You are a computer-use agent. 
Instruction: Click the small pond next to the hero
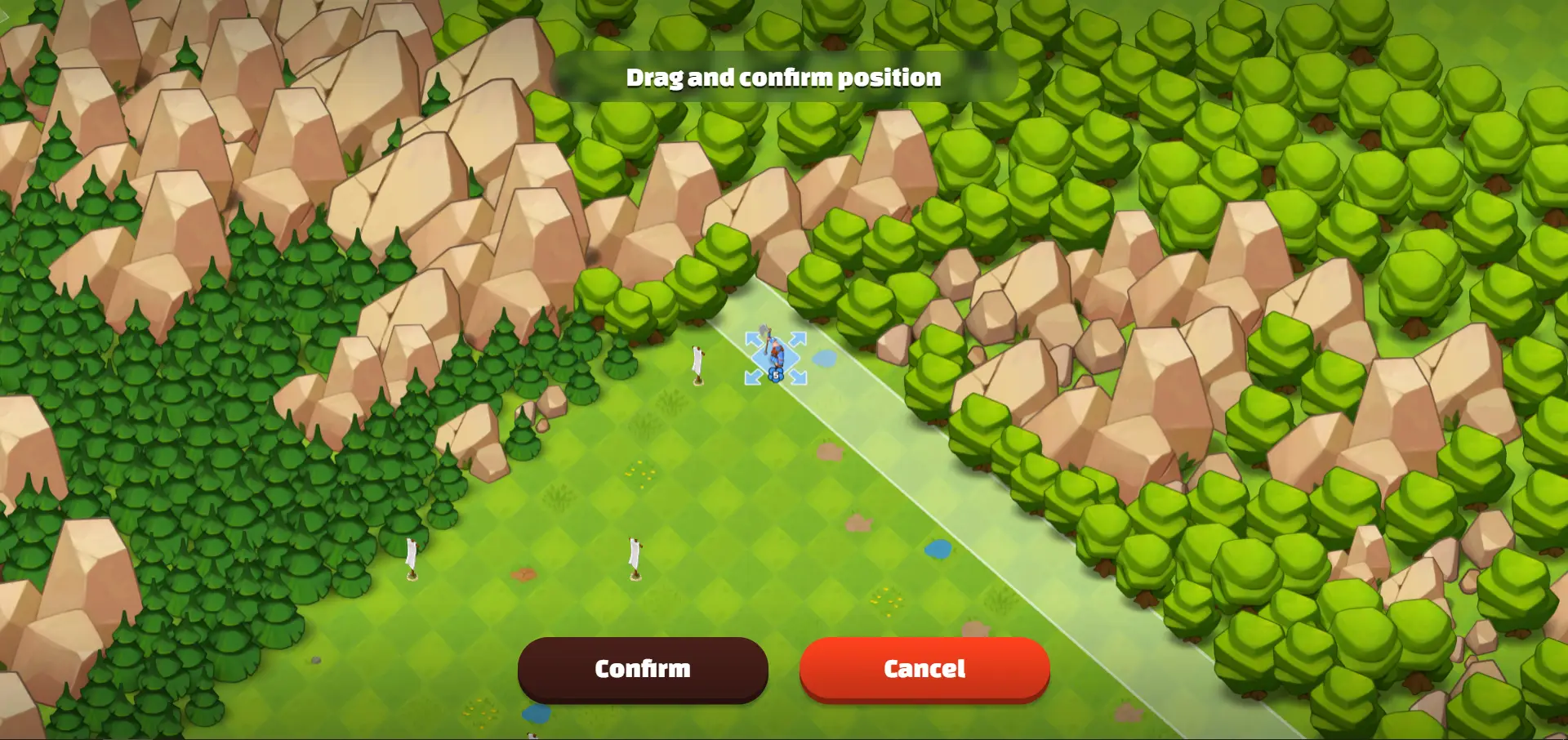pyautogui.click(x=825, y=358)
